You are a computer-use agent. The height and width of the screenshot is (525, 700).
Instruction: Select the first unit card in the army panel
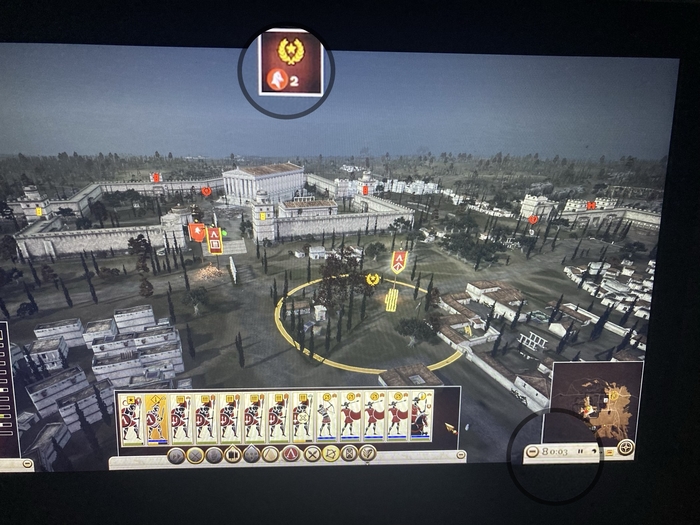[x=131, y=418]
